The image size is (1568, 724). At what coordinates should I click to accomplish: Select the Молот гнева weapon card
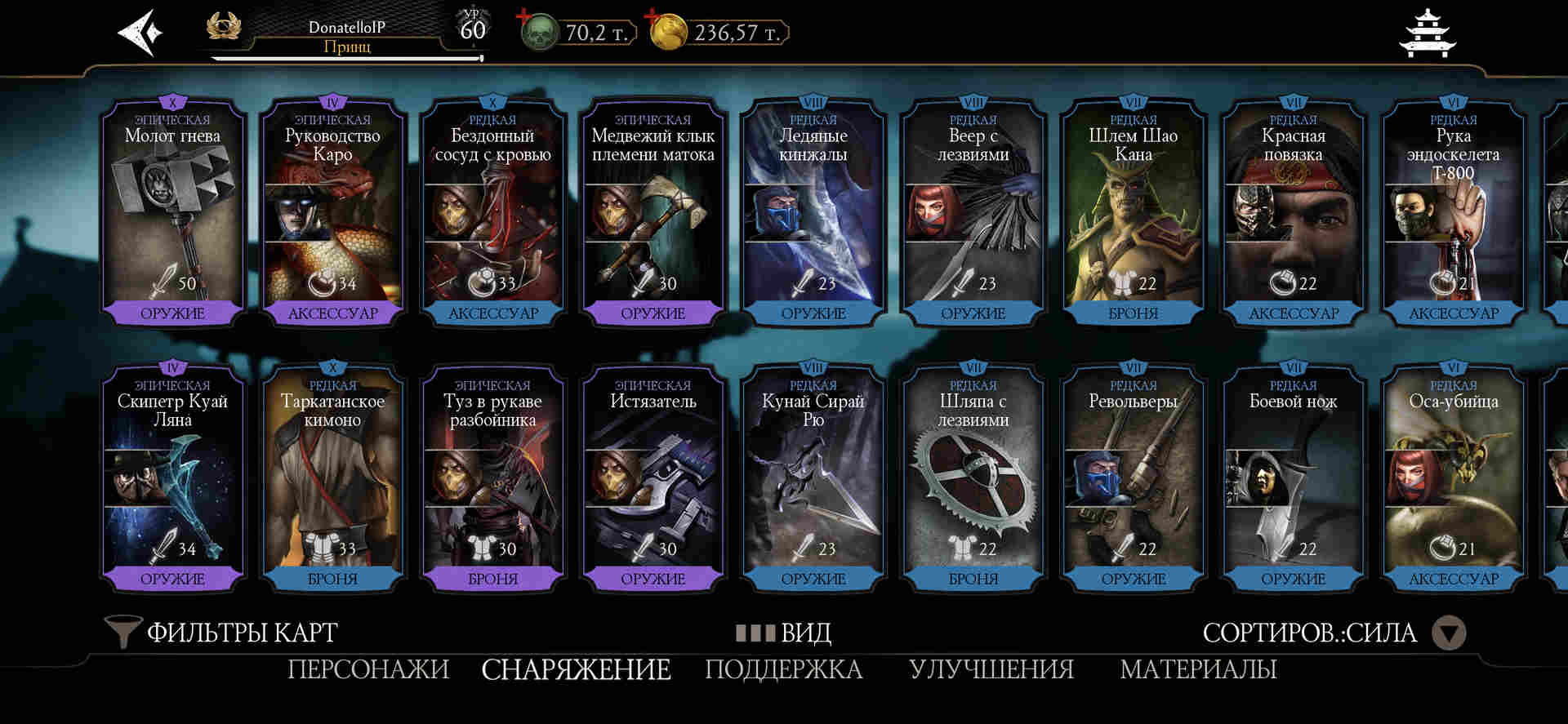(172, 212)
